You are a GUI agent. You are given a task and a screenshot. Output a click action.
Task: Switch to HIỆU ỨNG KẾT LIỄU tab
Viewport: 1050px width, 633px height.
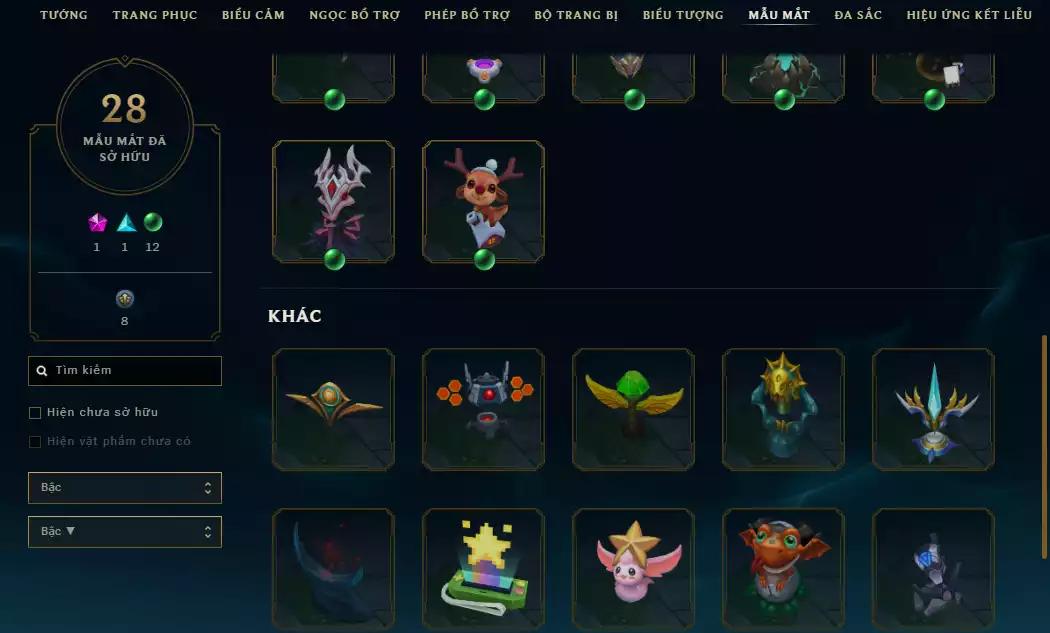tap(969, 15)
